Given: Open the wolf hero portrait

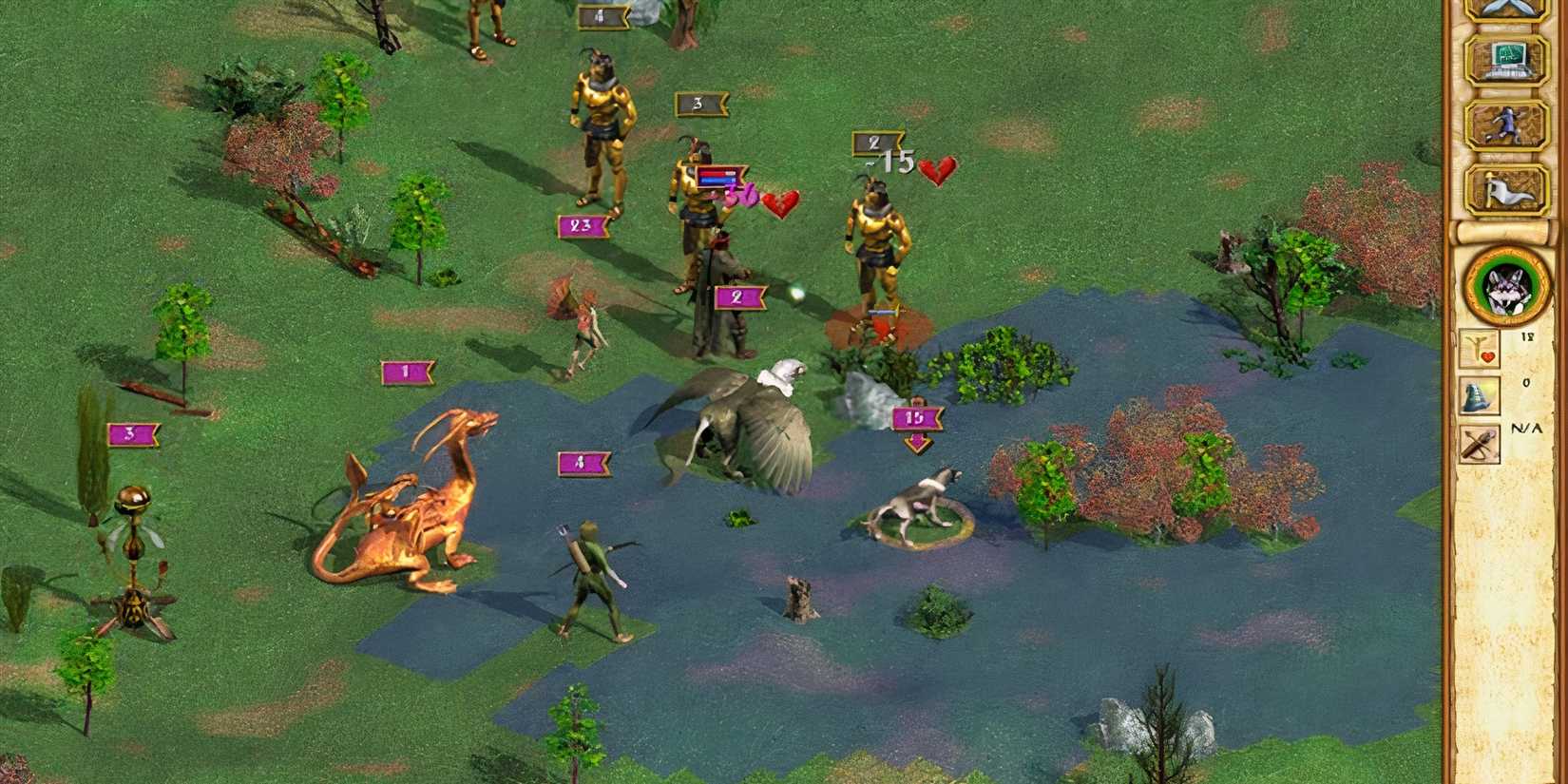Looking at the screenshot, I should click(1506, 285).
